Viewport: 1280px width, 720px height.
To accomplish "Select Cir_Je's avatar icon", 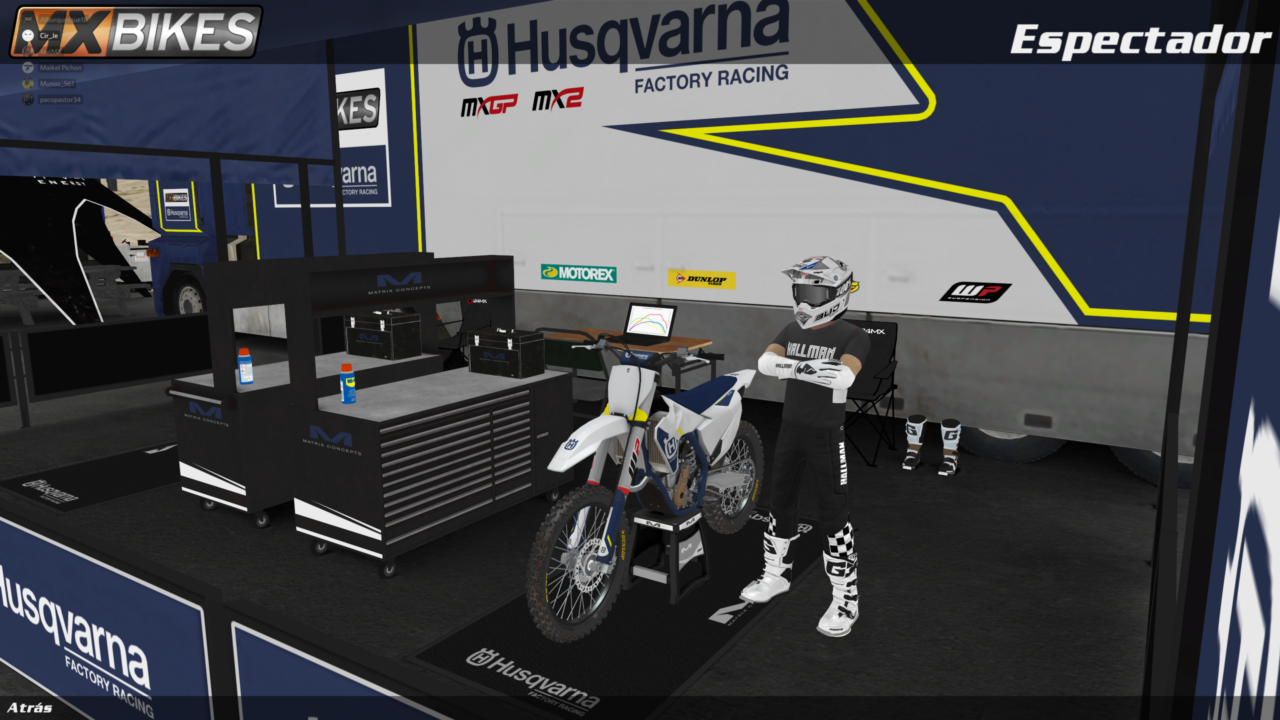I will click(28, 35).
